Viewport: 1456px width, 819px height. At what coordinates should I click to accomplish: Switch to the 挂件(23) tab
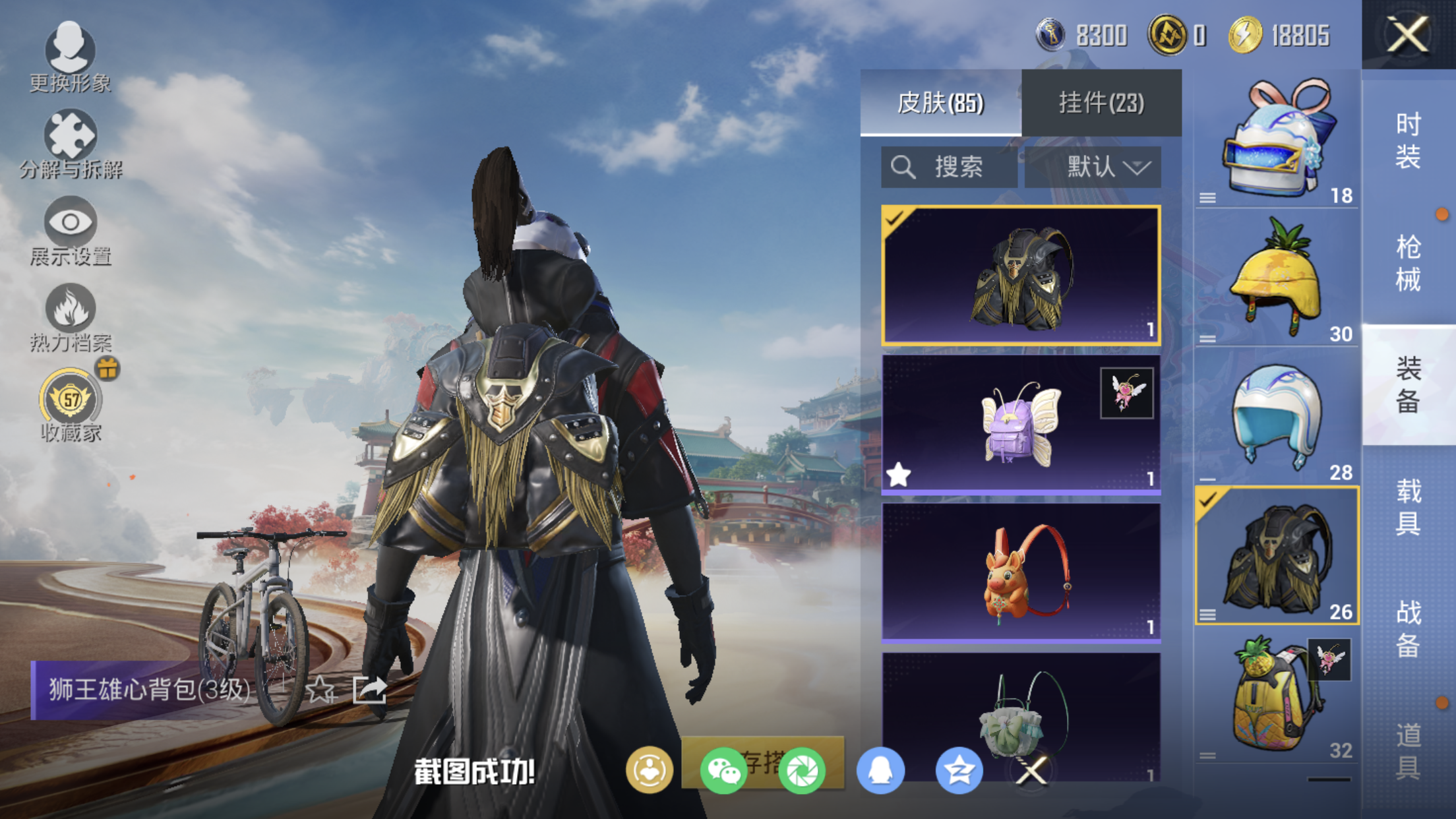point(1101,103)
